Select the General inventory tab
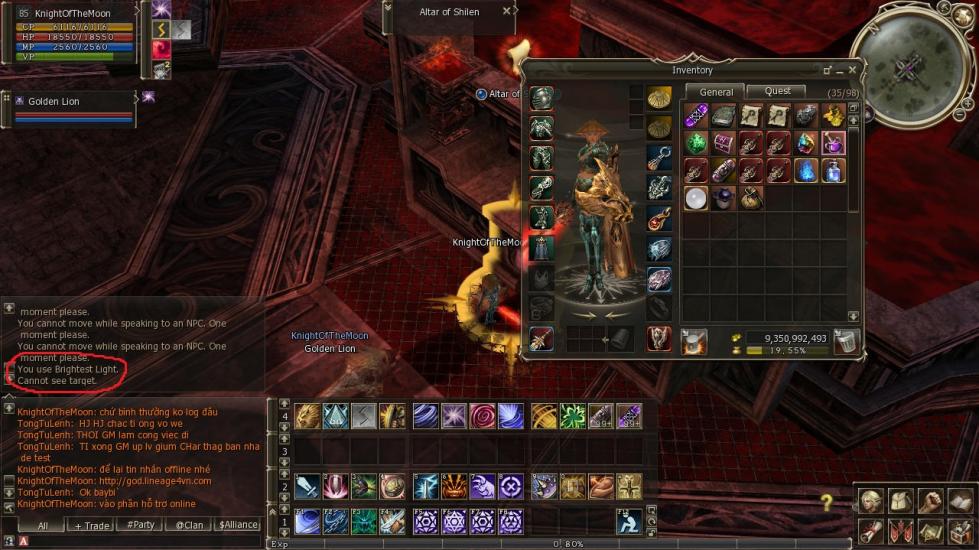 pos(716,92)
